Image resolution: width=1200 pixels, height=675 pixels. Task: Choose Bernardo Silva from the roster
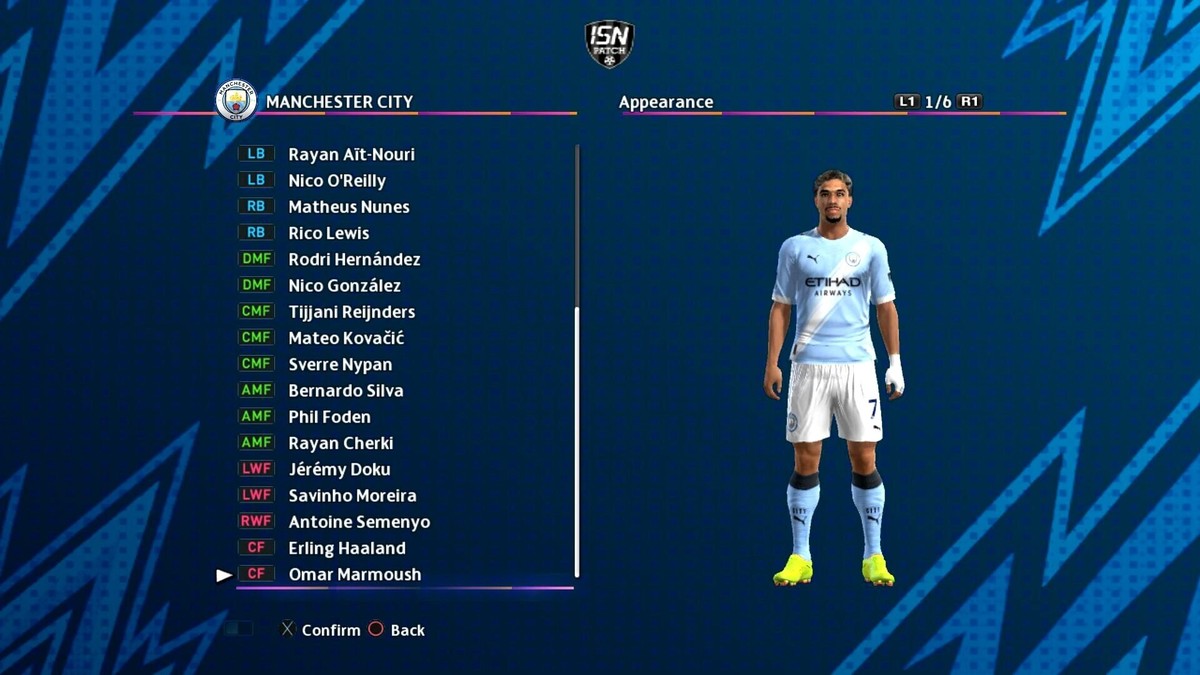345,391
